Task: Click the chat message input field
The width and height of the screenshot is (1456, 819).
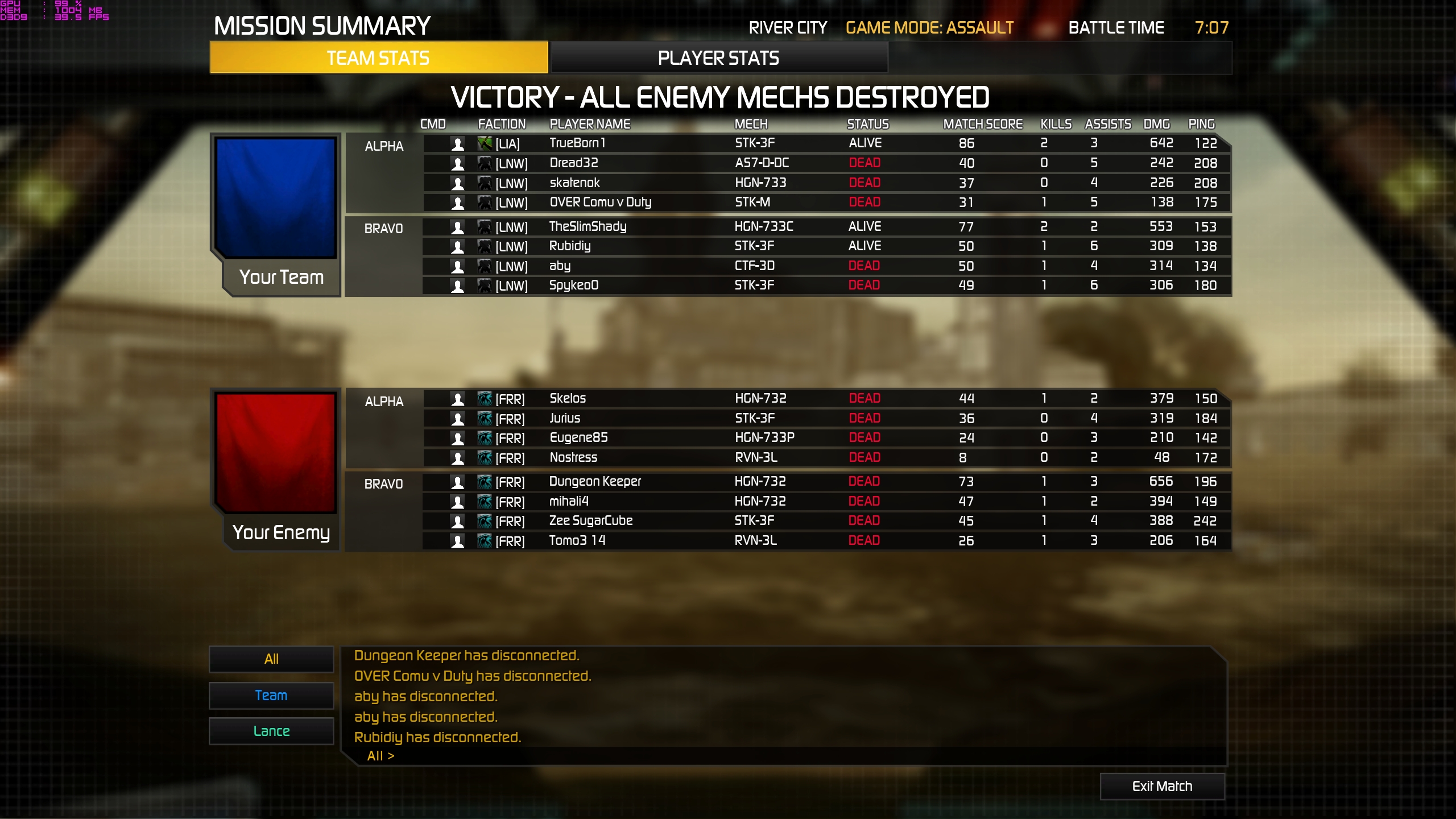Action: pyautogui.click(x=796, y=756)
